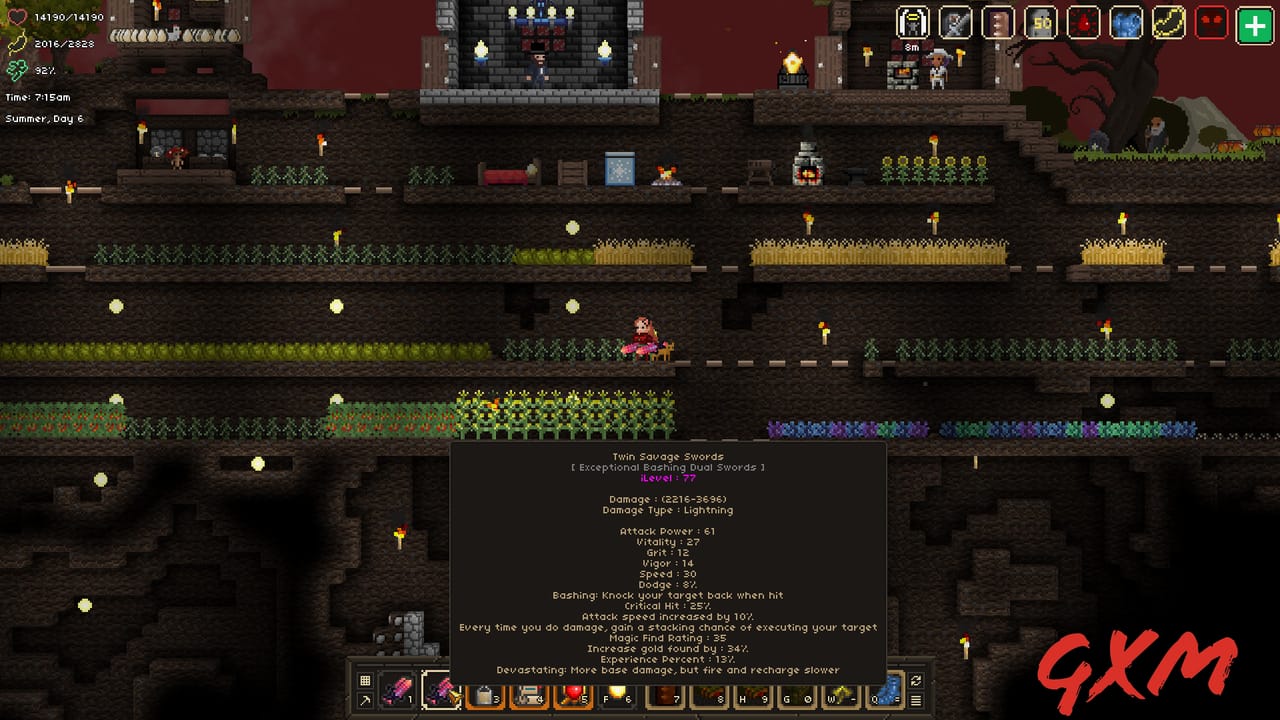Open the hamburger list menu right of hotbar
The width and height of the screenshot is (1280, 720).
pyautogui.click(x=917, y=700)
